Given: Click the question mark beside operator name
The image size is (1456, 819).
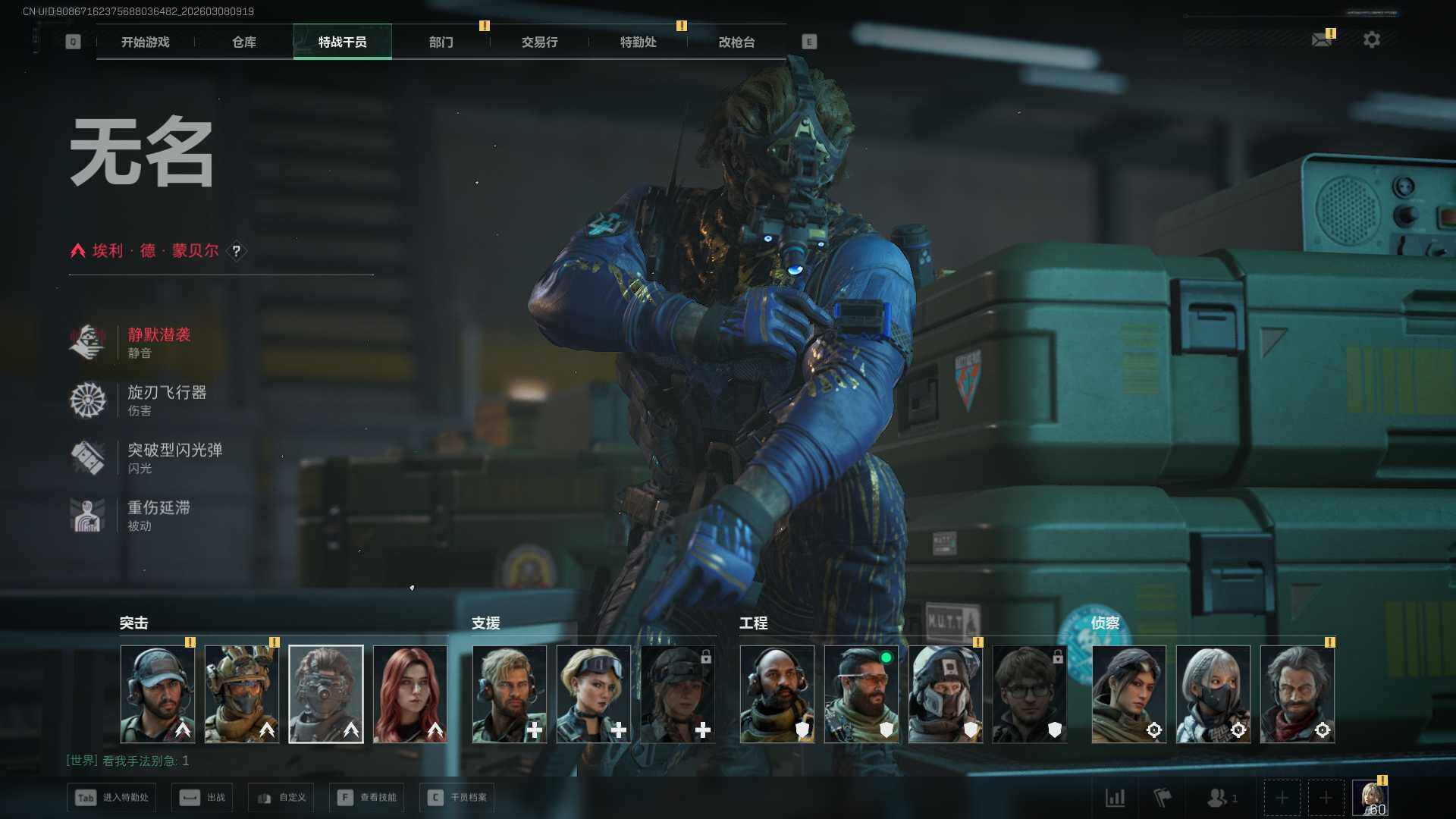Looking at the screenshot, I should 237,251.
